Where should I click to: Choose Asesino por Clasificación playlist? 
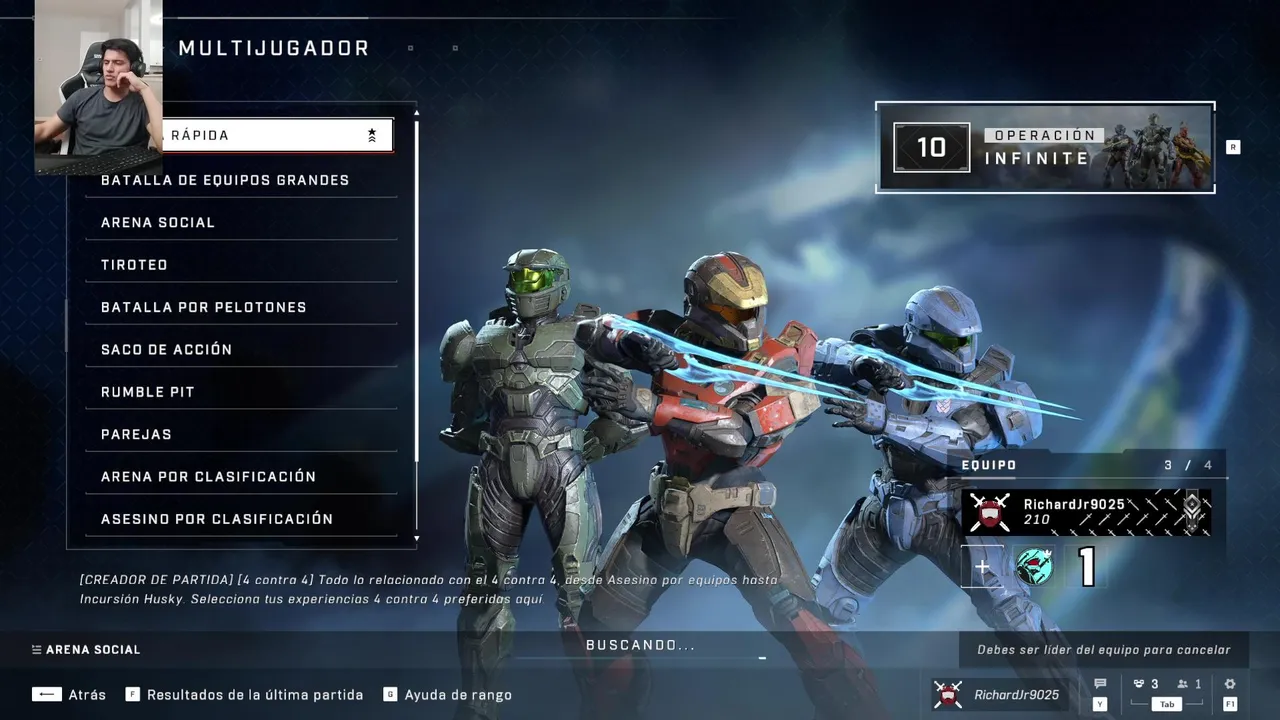click(240, 519)
